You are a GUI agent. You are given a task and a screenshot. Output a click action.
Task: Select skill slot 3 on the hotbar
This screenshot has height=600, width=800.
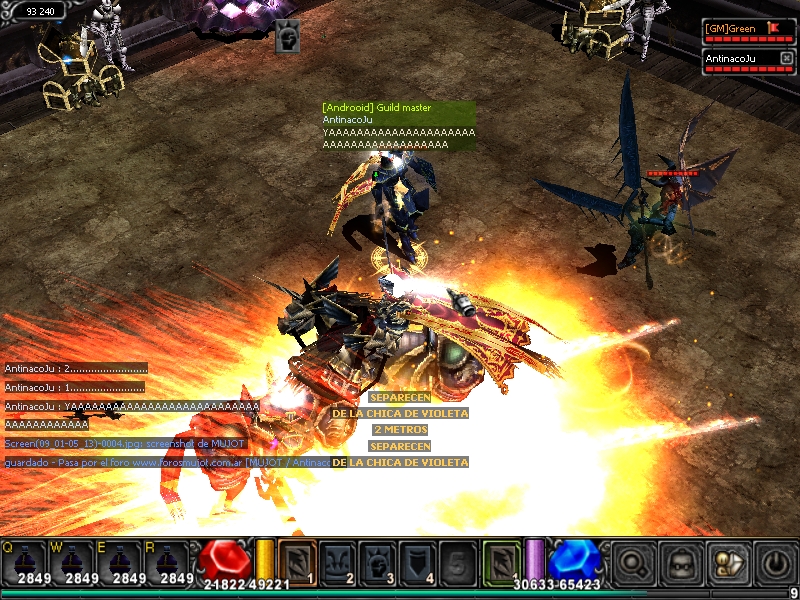click(x=377, y=561)
